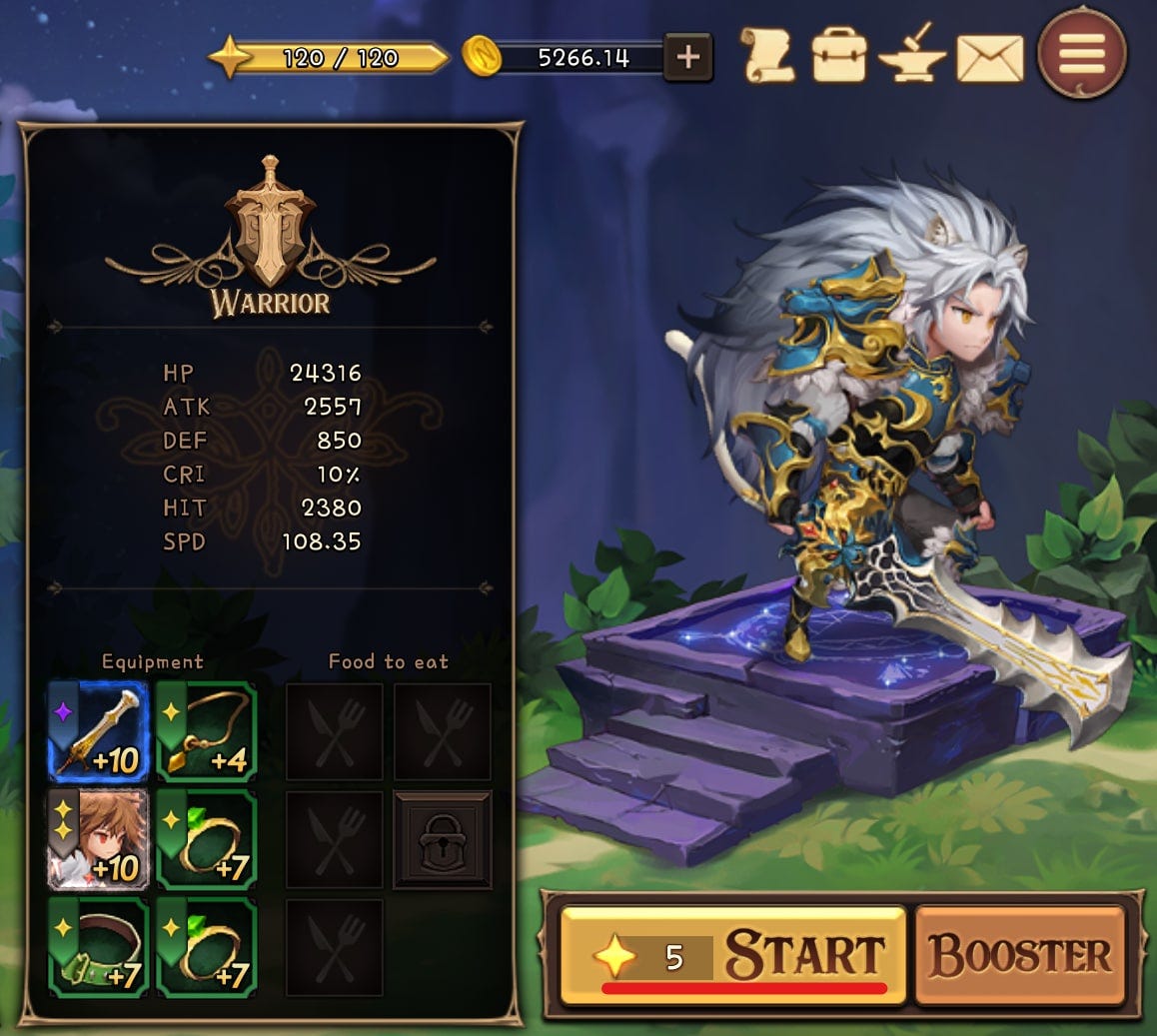Viewport: 1157px width, 1036px height.
Task: Open the quest scroll icon
Action: 768,56
